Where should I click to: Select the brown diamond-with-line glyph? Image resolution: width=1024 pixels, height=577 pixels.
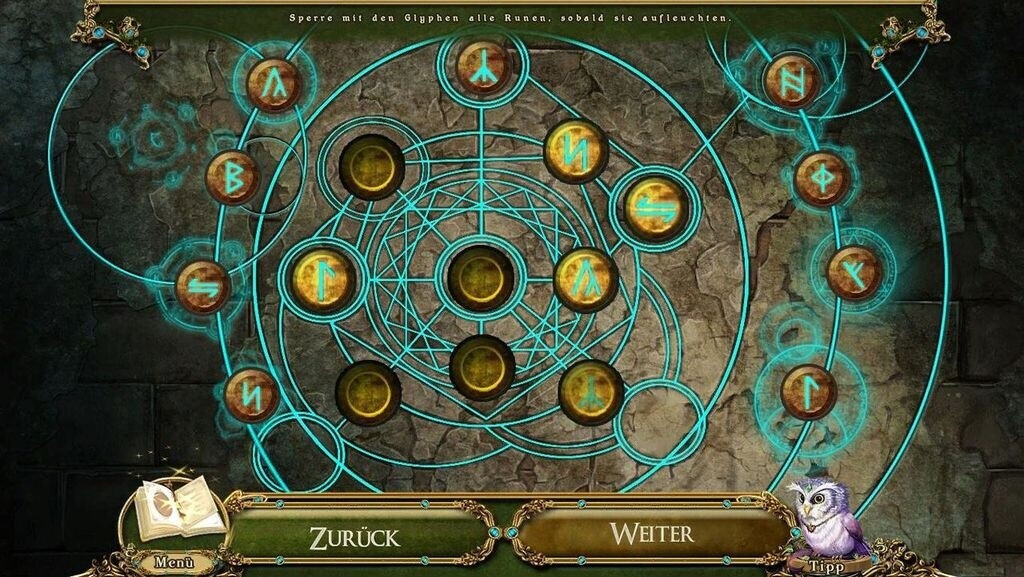(822, 178)
